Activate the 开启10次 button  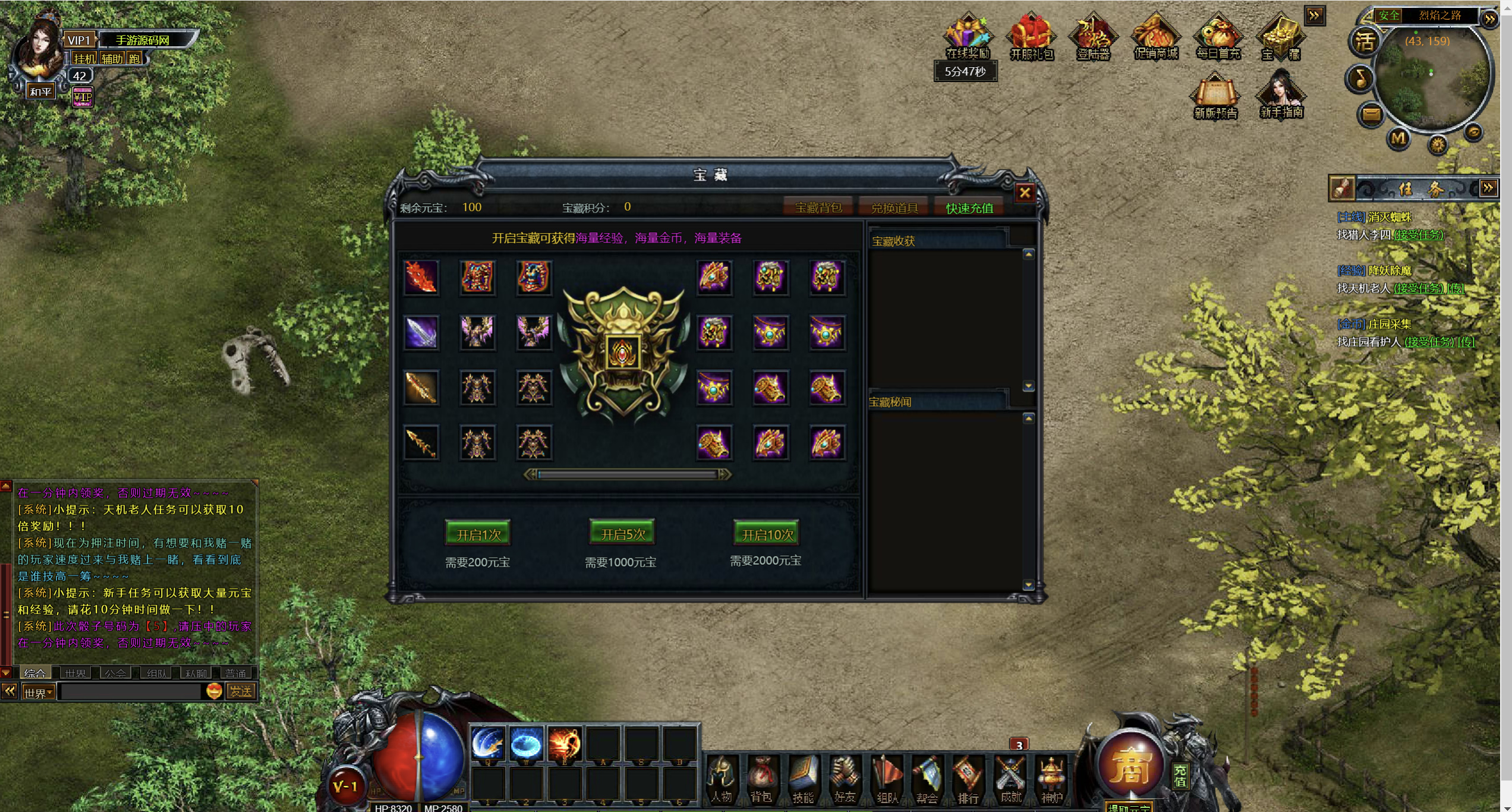click(x=767, y=534)
